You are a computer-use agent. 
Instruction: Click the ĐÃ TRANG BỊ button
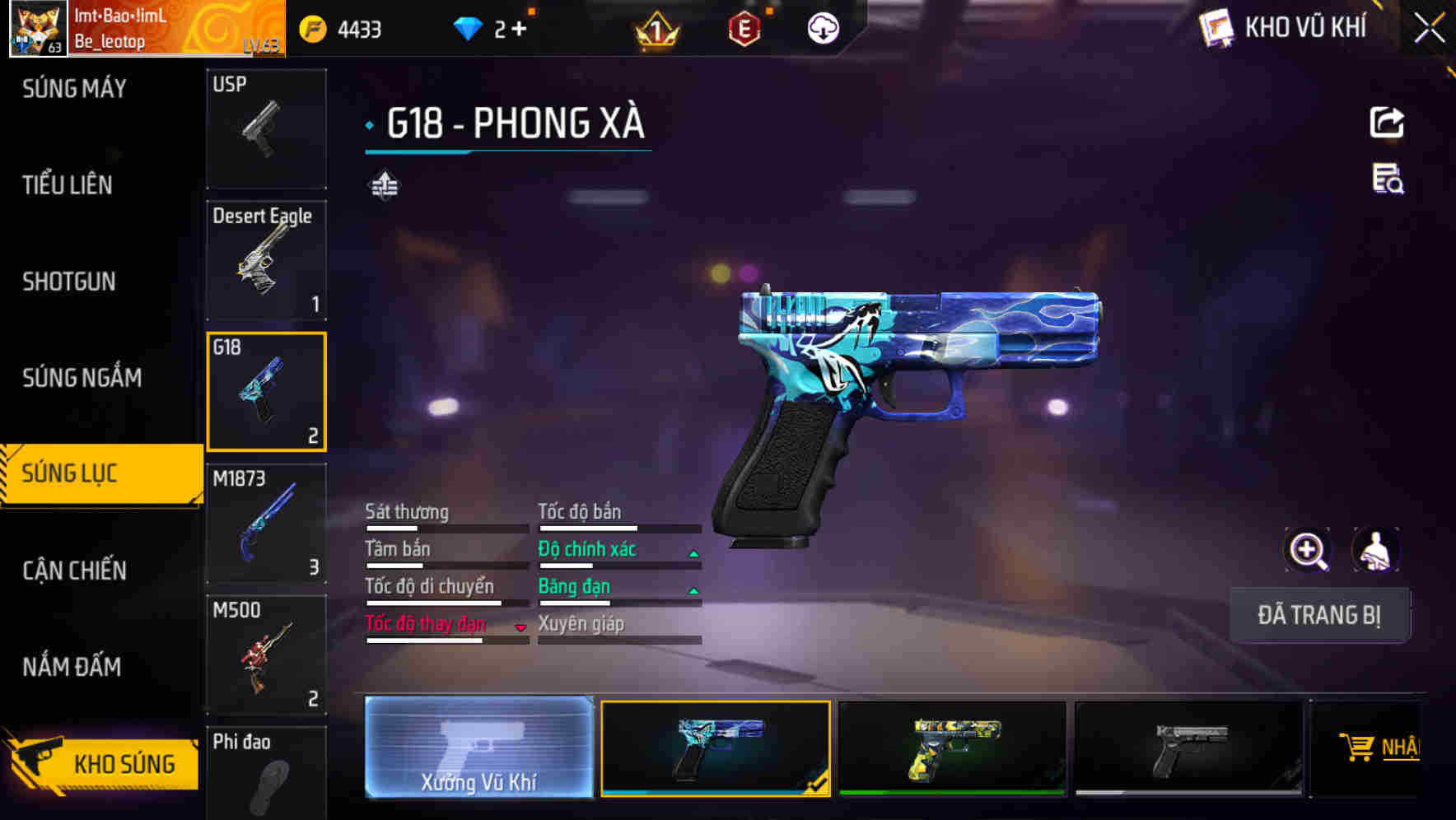[x=1319, y=615]
